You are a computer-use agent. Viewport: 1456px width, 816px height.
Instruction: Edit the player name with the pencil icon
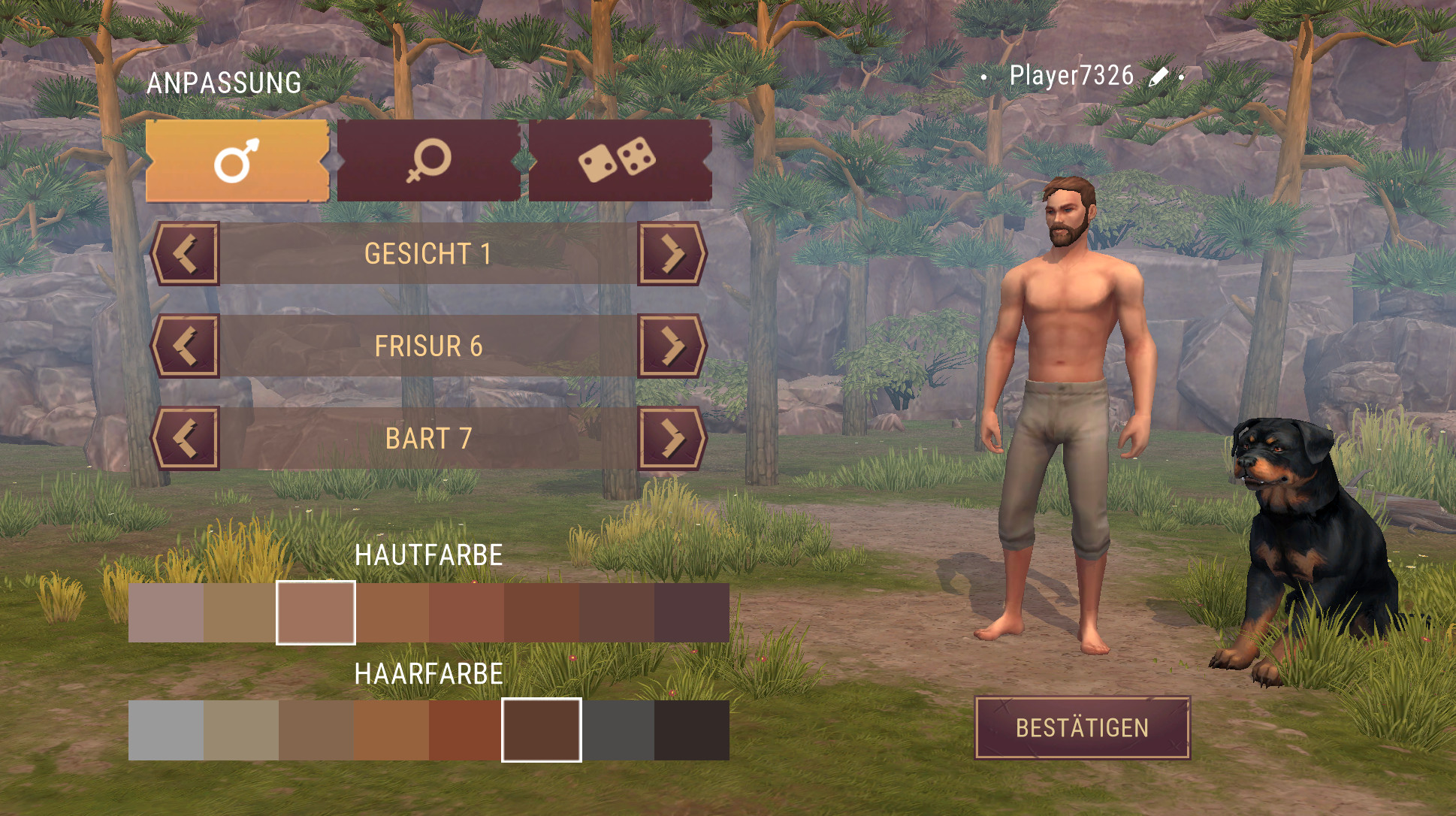1158,77
